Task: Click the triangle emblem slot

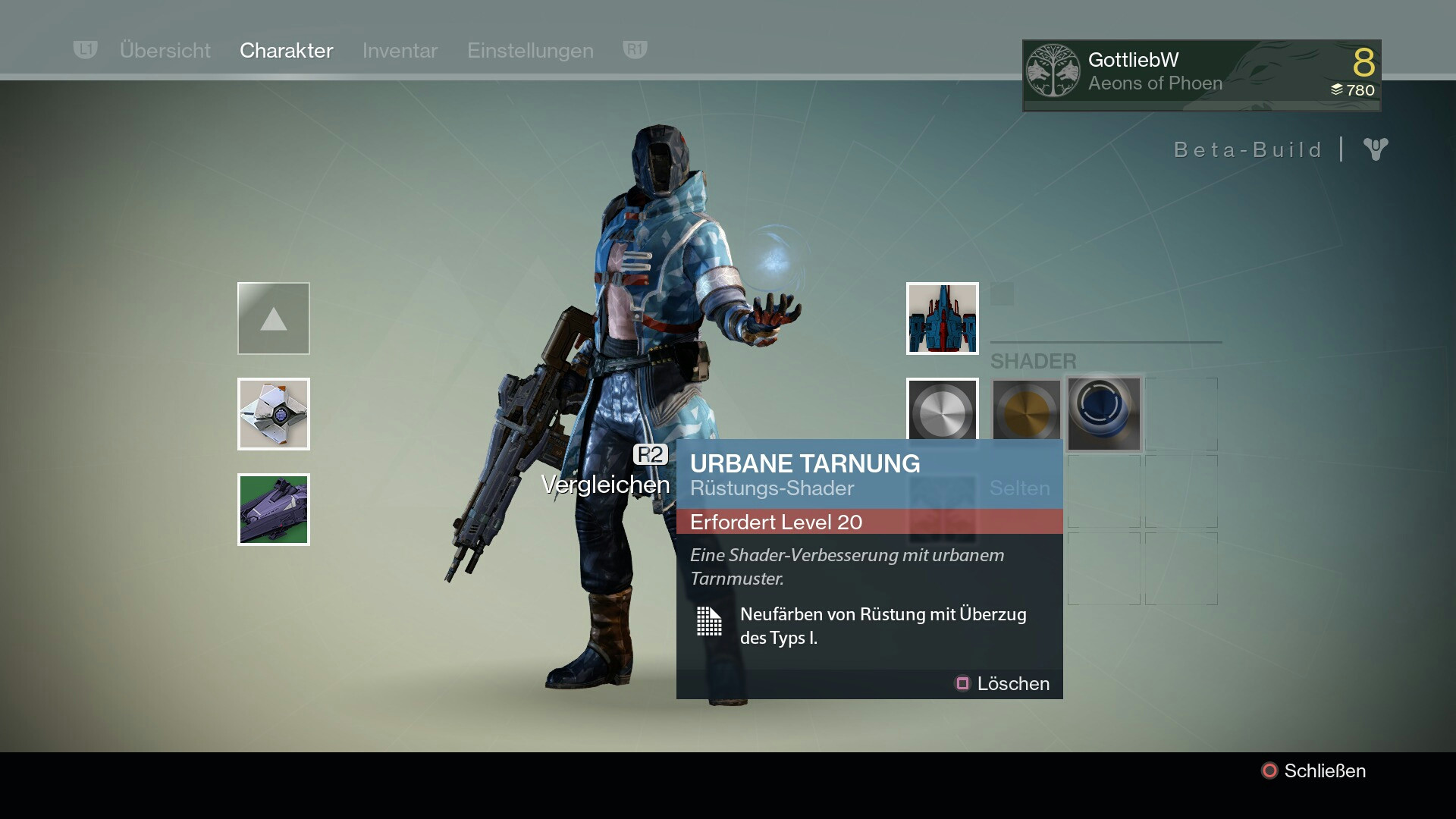Action: [x=273, y=318]
